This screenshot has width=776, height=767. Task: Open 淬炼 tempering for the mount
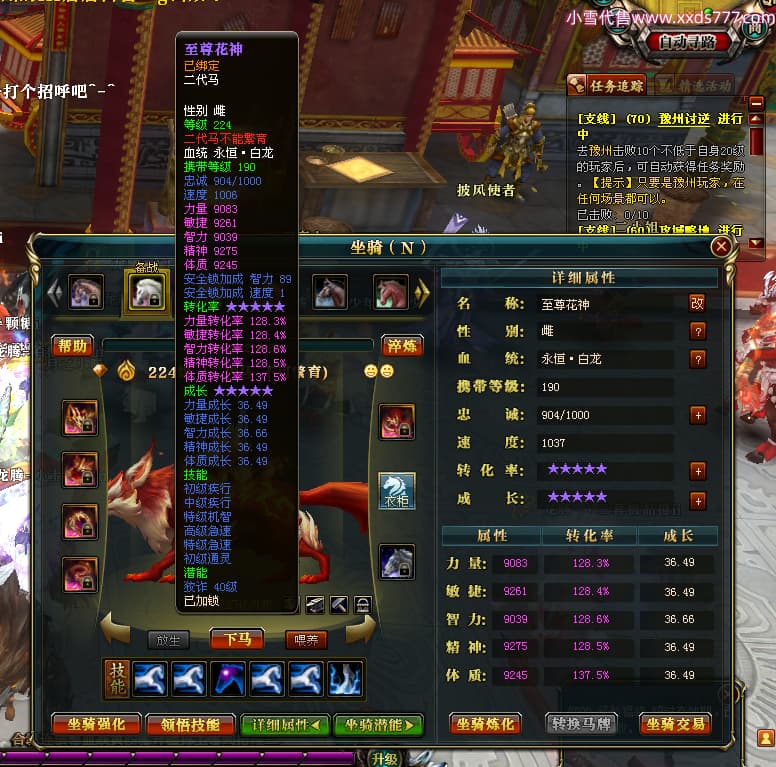pos(402,346)
